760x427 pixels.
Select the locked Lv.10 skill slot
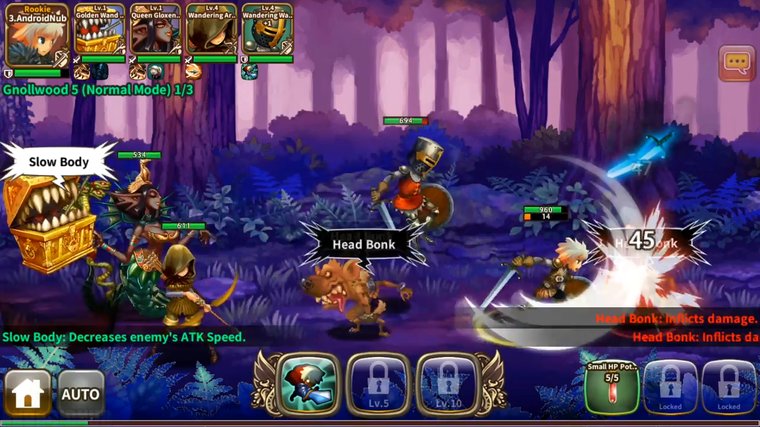tap(448, 385)
